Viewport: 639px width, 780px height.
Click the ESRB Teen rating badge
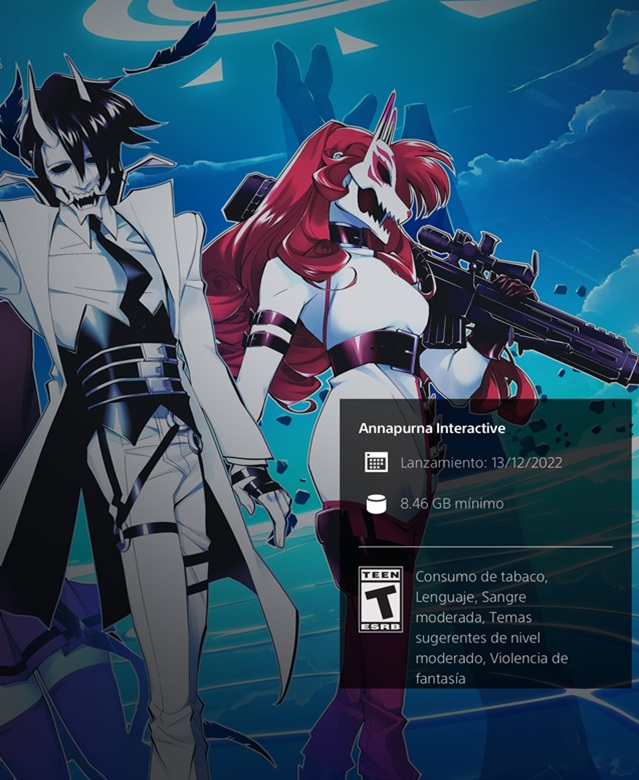click(380, 600)
